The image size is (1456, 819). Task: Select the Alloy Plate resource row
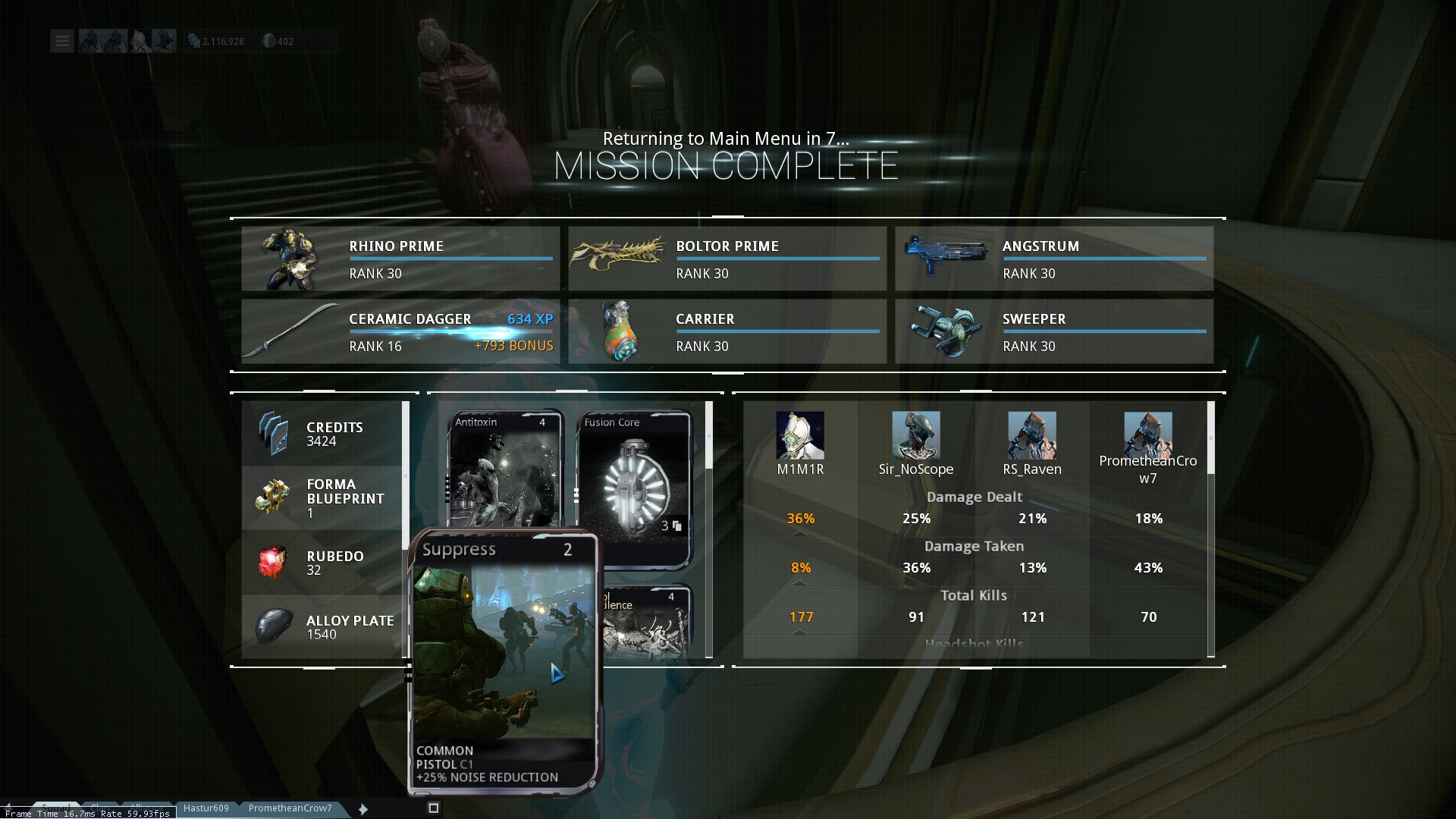click(322, 627)
